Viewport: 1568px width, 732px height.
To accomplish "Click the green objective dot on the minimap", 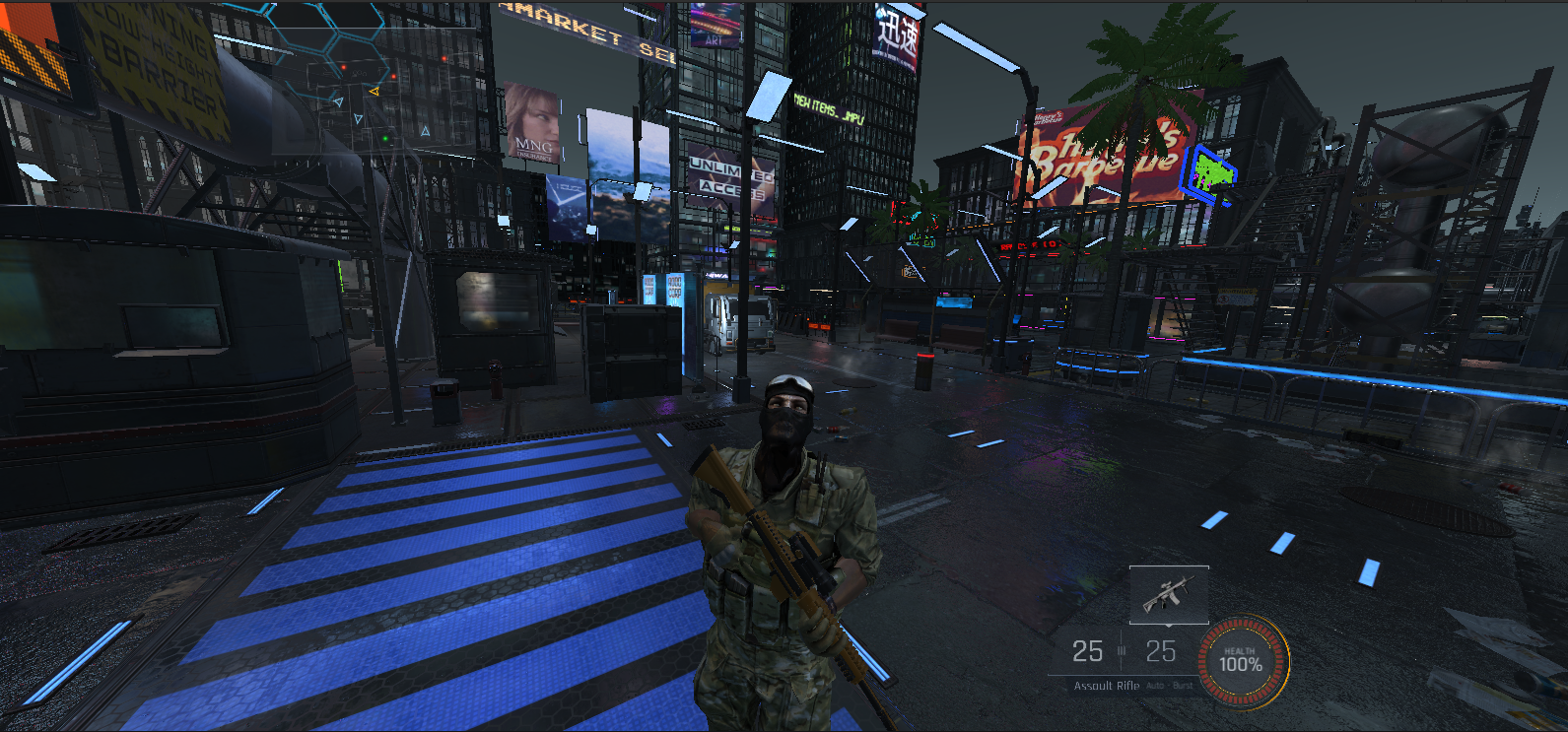I will click(x=385, y=138).
